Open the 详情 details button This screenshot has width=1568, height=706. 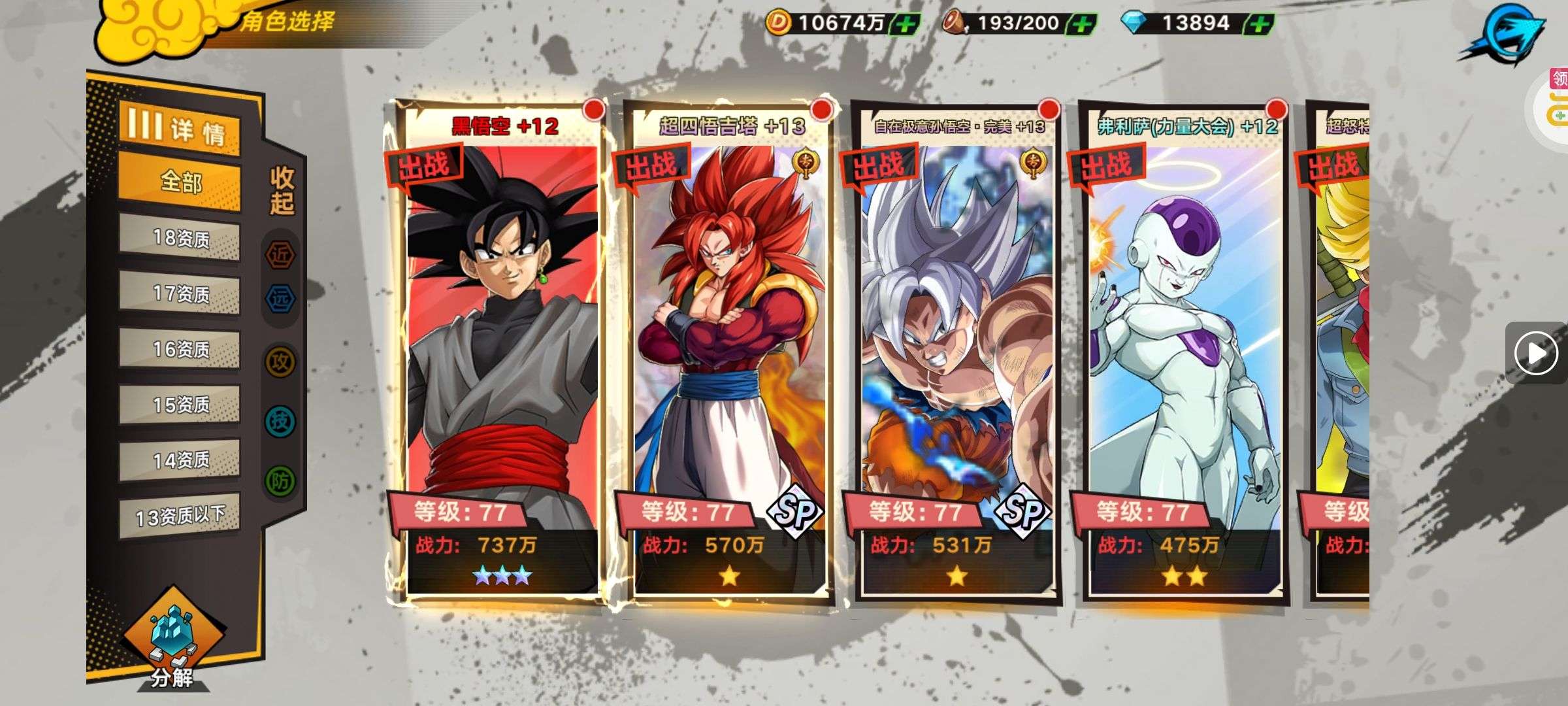tap(179, 128)
